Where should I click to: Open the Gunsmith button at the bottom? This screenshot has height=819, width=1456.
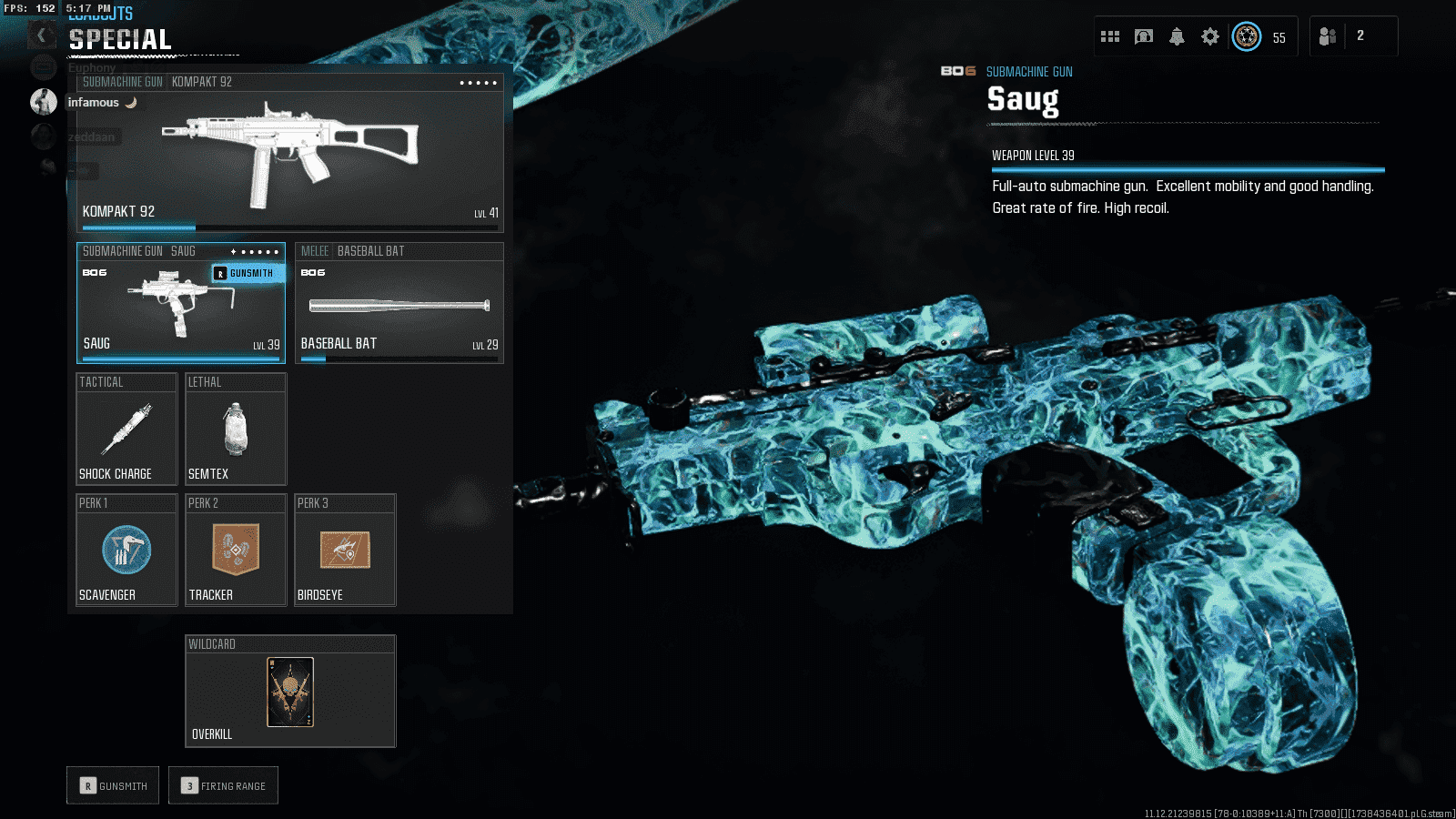pos(113,785)
